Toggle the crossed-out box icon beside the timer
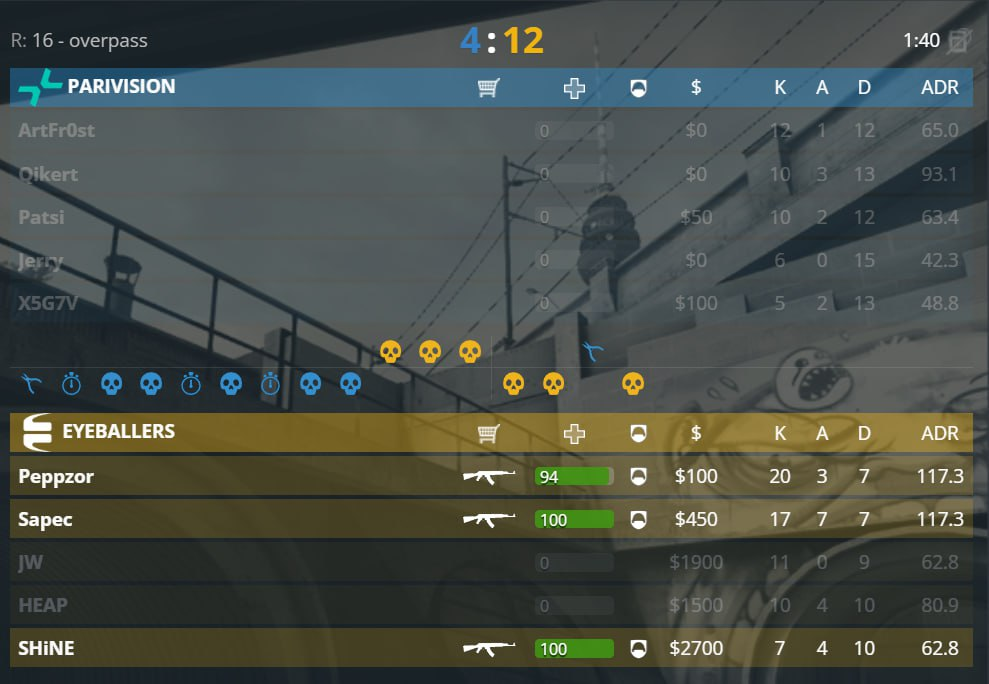Image resolution: width=989 pixels, height=684 pixels. (x=959, y=41)
